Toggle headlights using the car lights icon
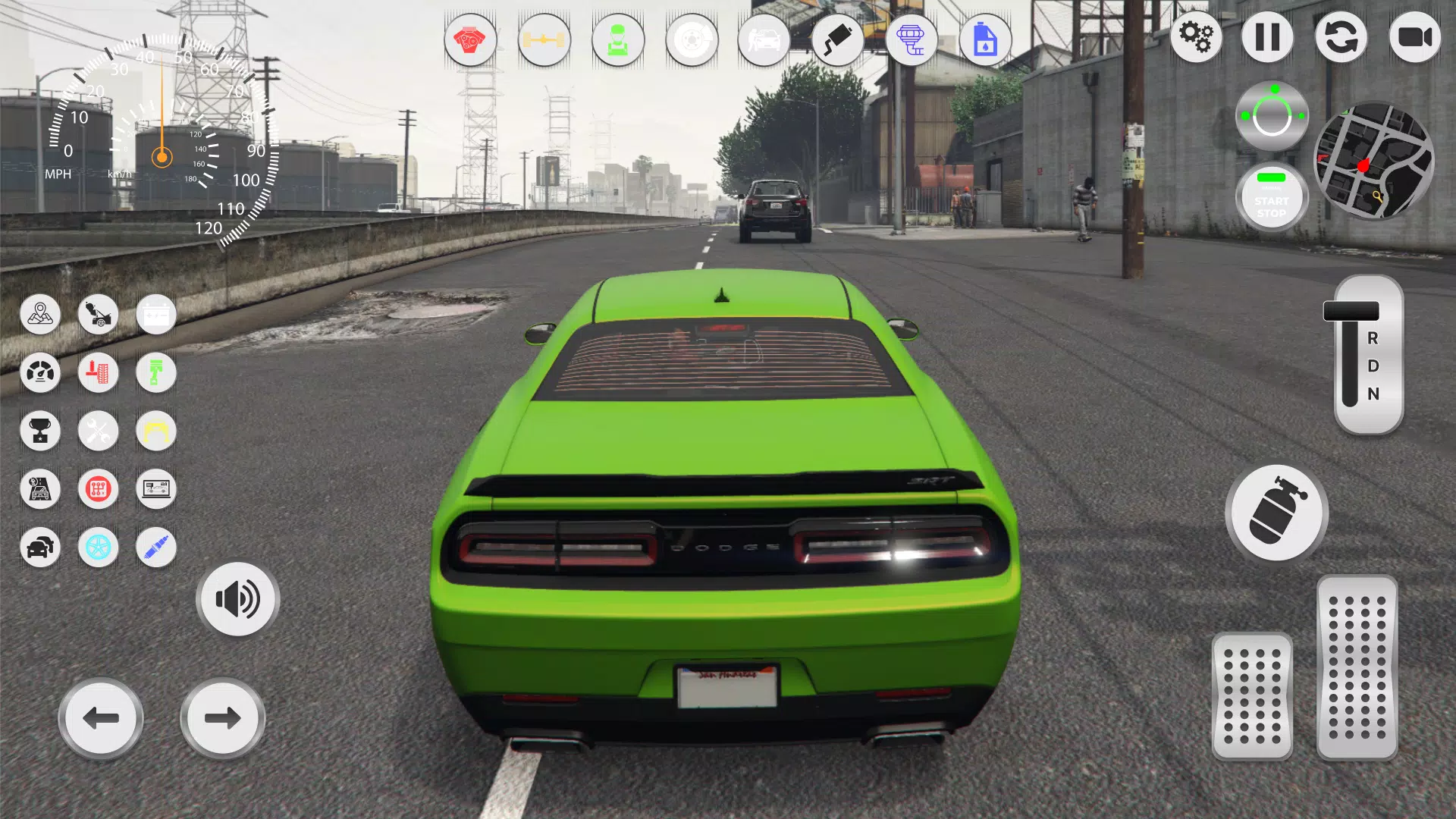The width and height of the screenshot is (1456, 819). point(40,548)
